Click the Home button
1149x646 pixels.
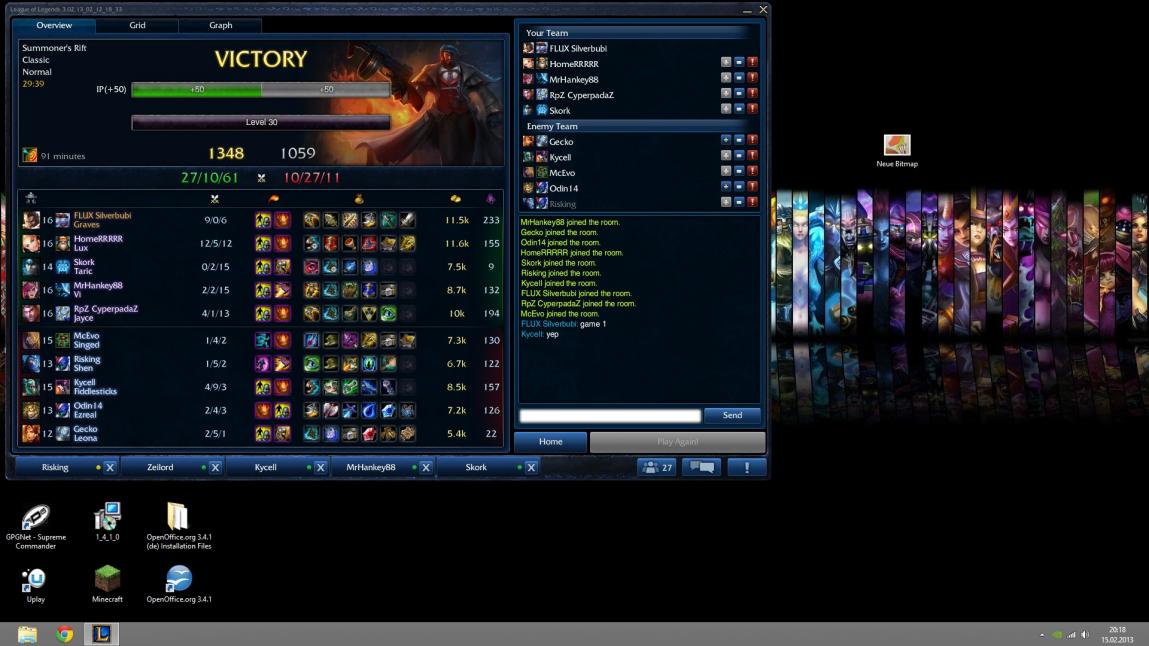(550, 441)
